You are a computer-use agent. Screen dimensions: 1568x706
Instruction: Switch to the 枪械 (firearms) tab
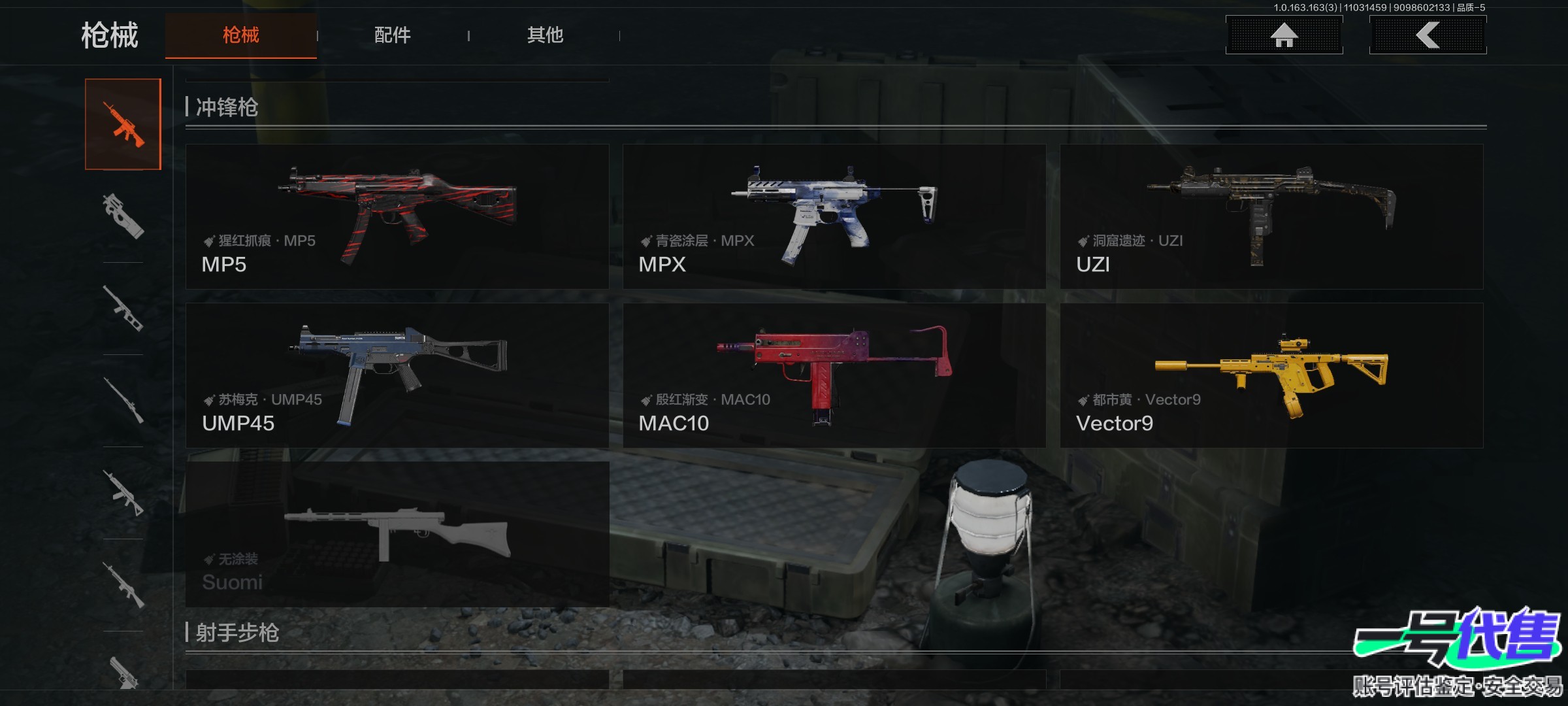[240, 35]
